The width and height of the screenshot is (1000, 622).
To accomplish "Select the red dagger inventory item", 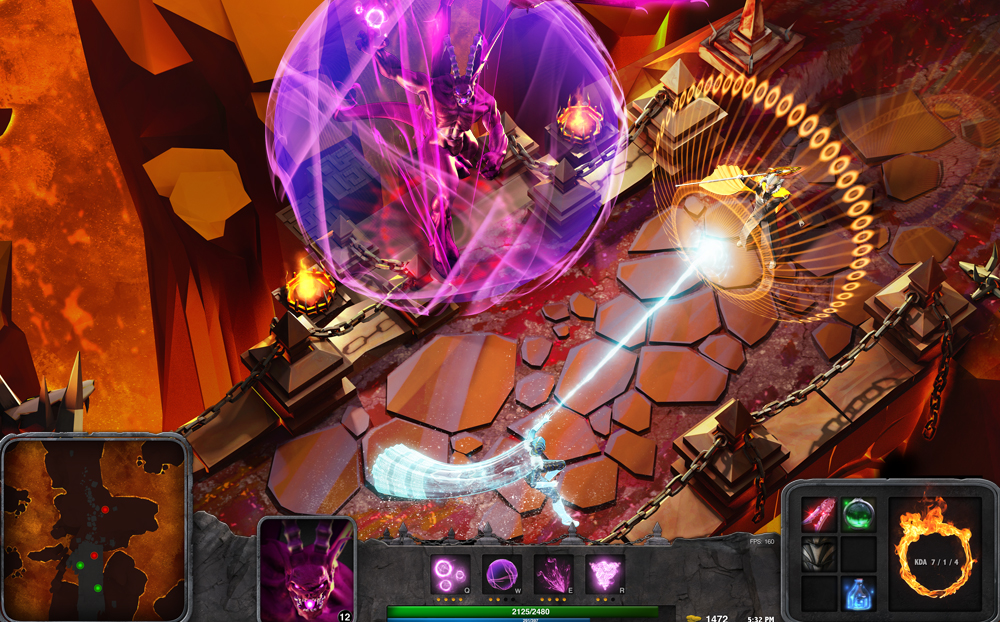I will pyautogui.click(x=818, y=514).
